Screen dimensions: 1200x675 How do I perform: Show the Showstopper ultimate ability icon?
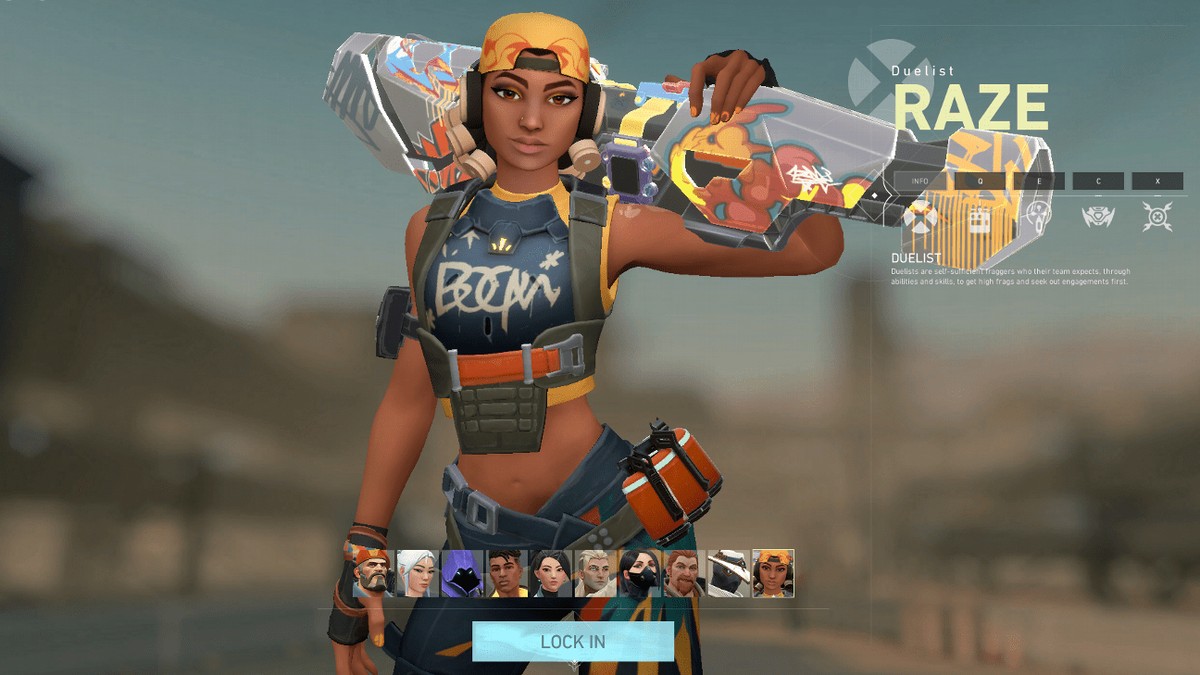[x=1157, y=216]
